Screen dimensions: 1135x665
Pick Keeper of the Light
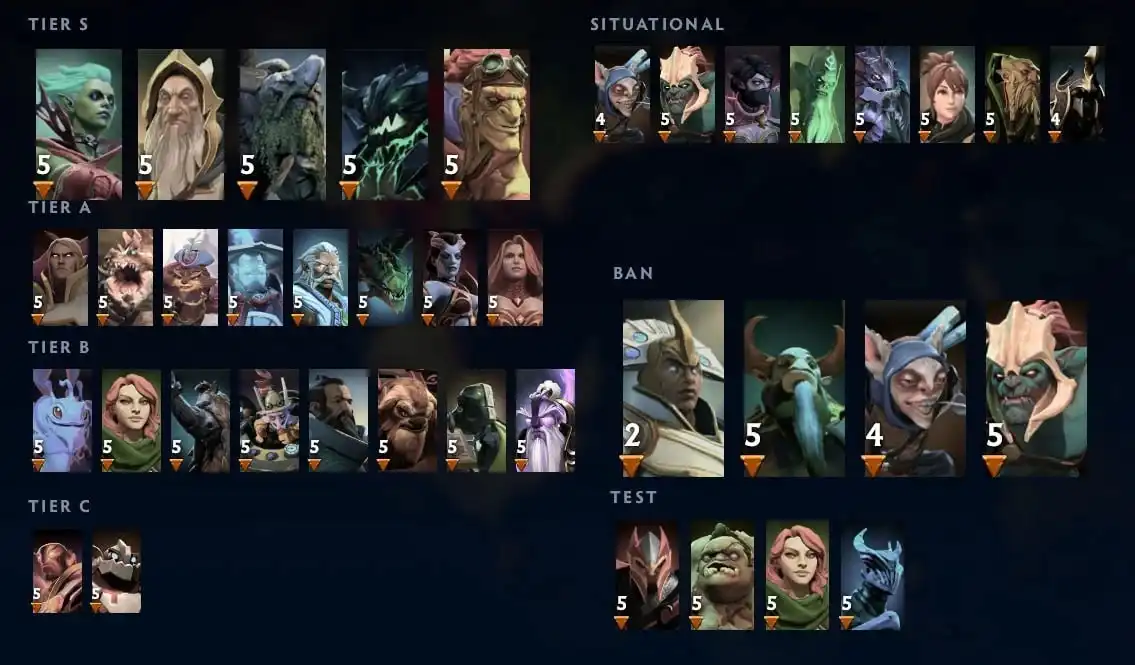[x=181, y=124]
